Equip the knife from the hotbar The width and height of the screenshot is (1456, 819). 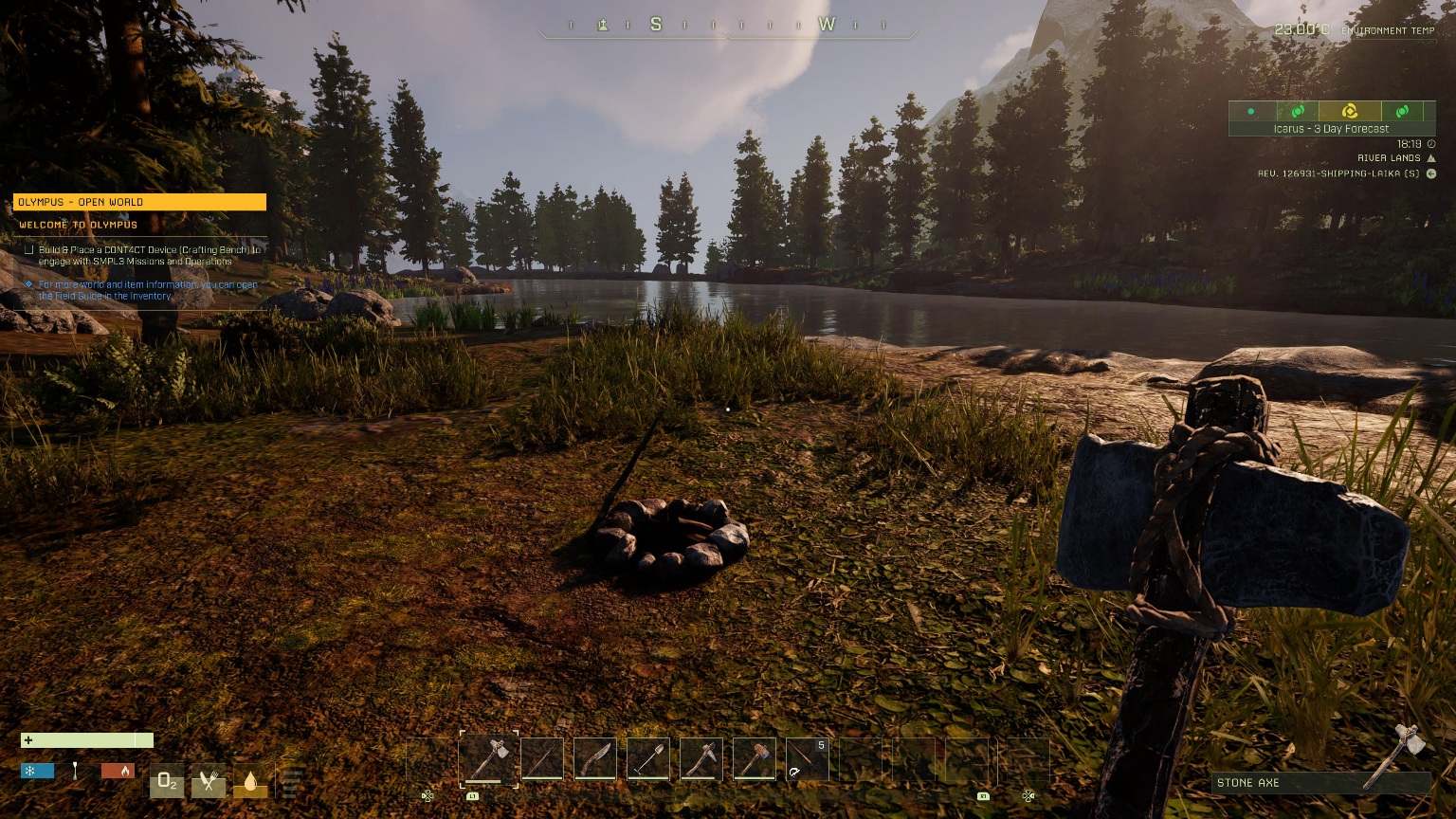click(x=595, y=759)
